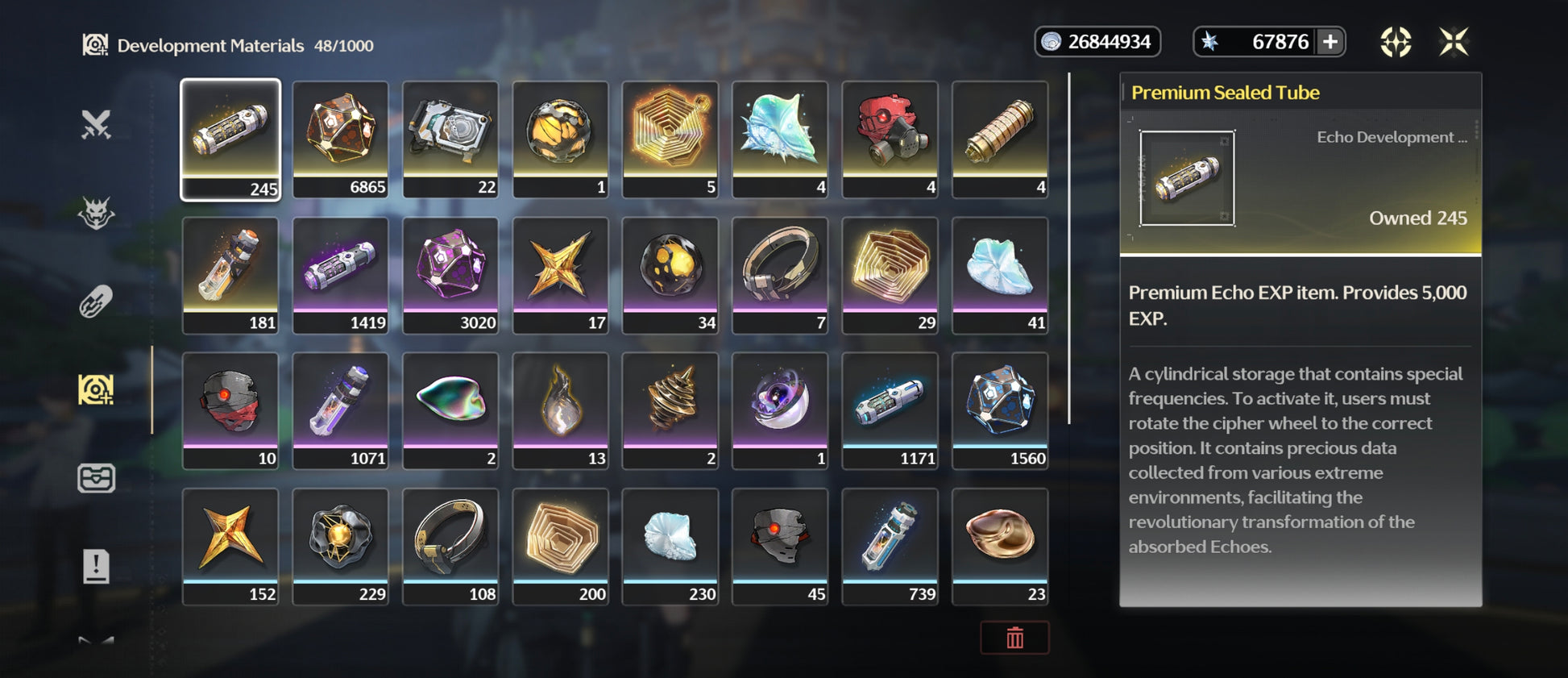Choose the blue sealed tube slot with 1171
Image resolution: width=1568 pixels, height=678 pixels.
890,410
